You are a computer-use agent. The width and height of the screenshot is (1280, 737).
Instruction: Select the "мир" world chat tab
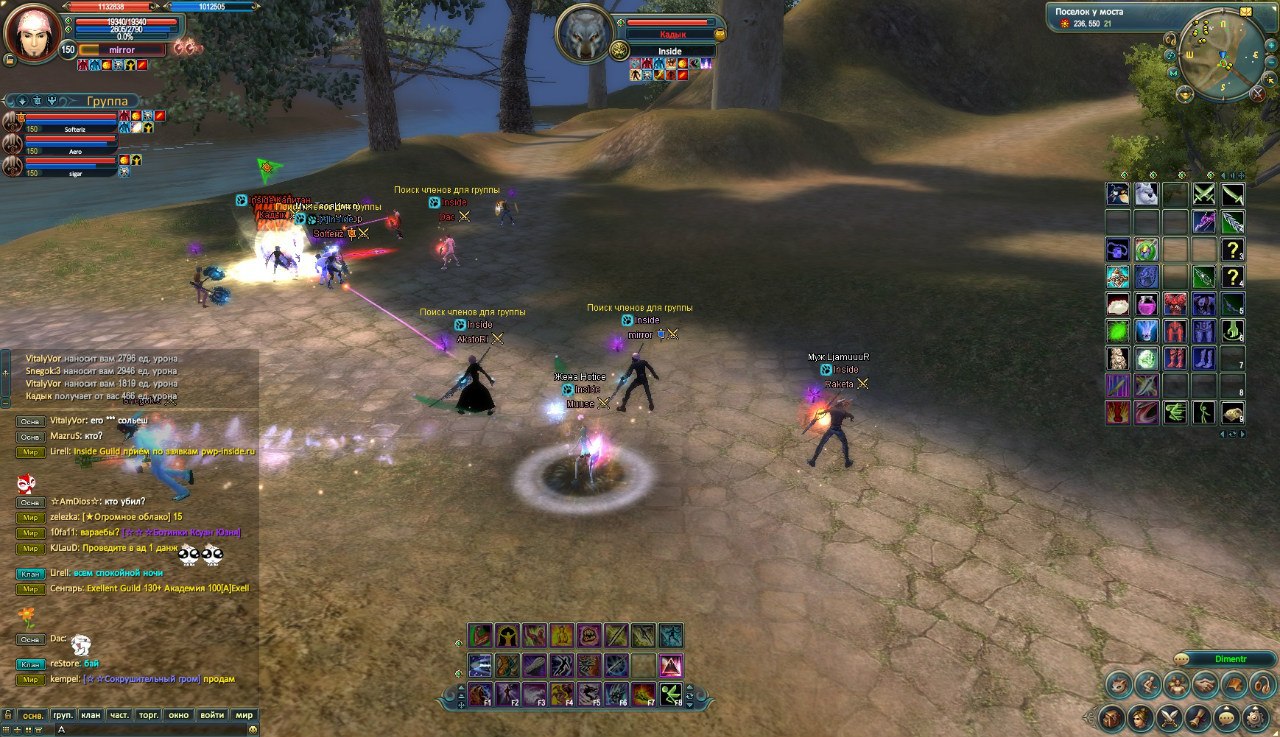pyautogui.click(x=243, y=715)
